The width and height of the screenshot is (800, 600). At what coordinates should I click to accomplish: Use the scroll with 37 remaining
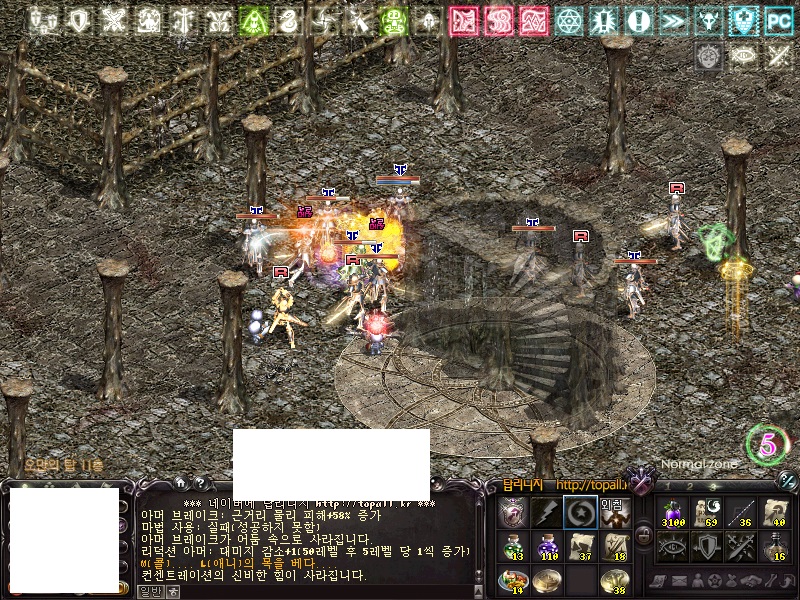pyautogui.click(x=580, y=546)
